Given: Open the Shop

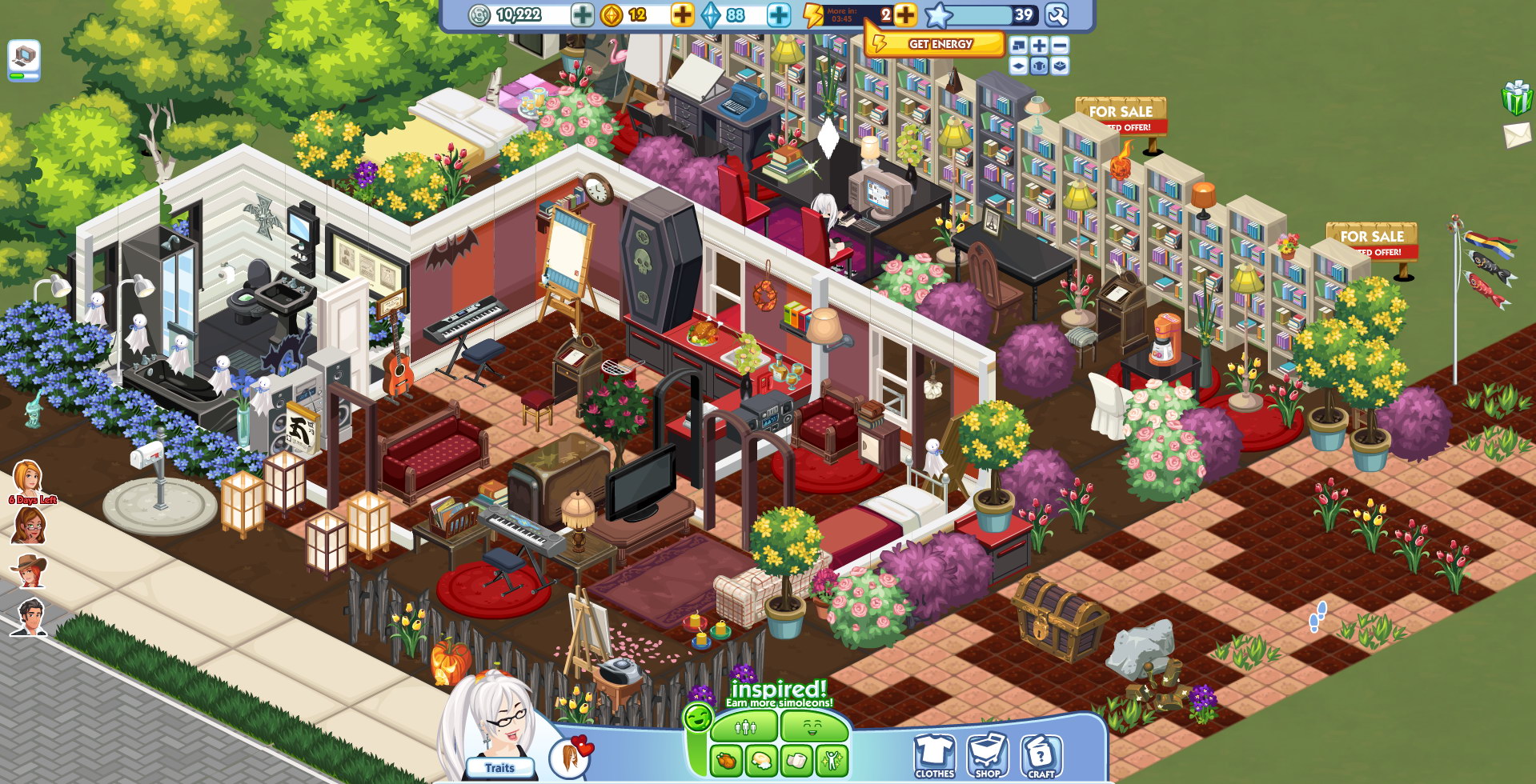Looking at the screenshot, I should click(x=988, y=756).
